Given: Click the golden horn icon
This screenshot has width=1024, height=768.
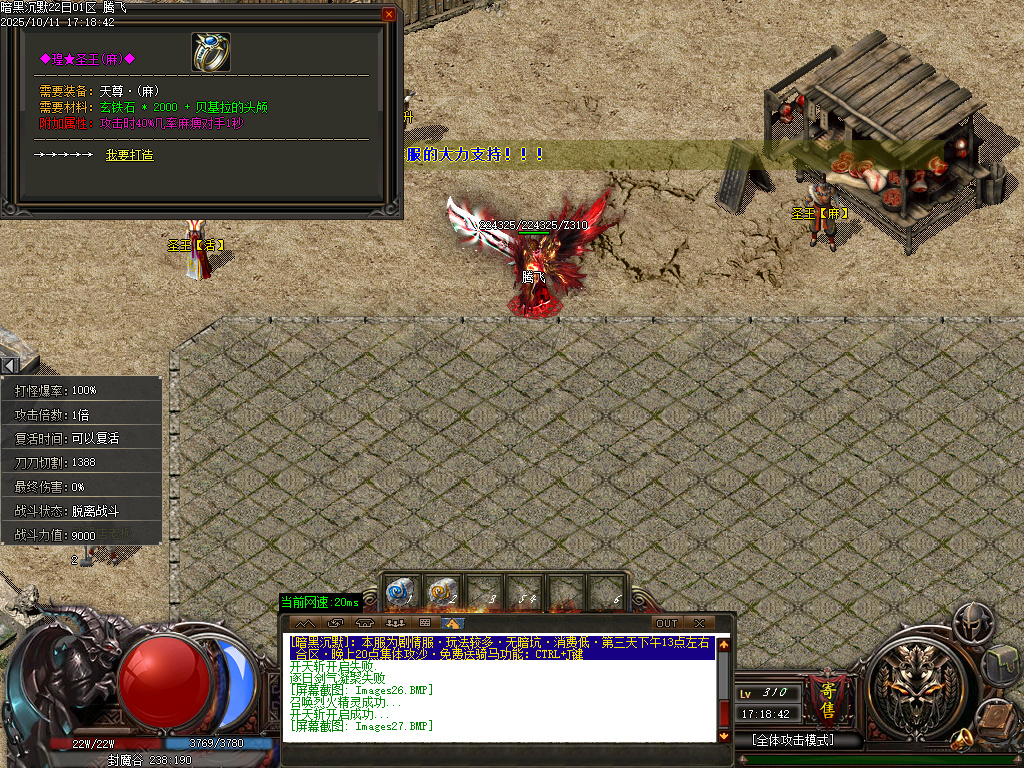Looking at the screenshot, I should pos(963,739).
